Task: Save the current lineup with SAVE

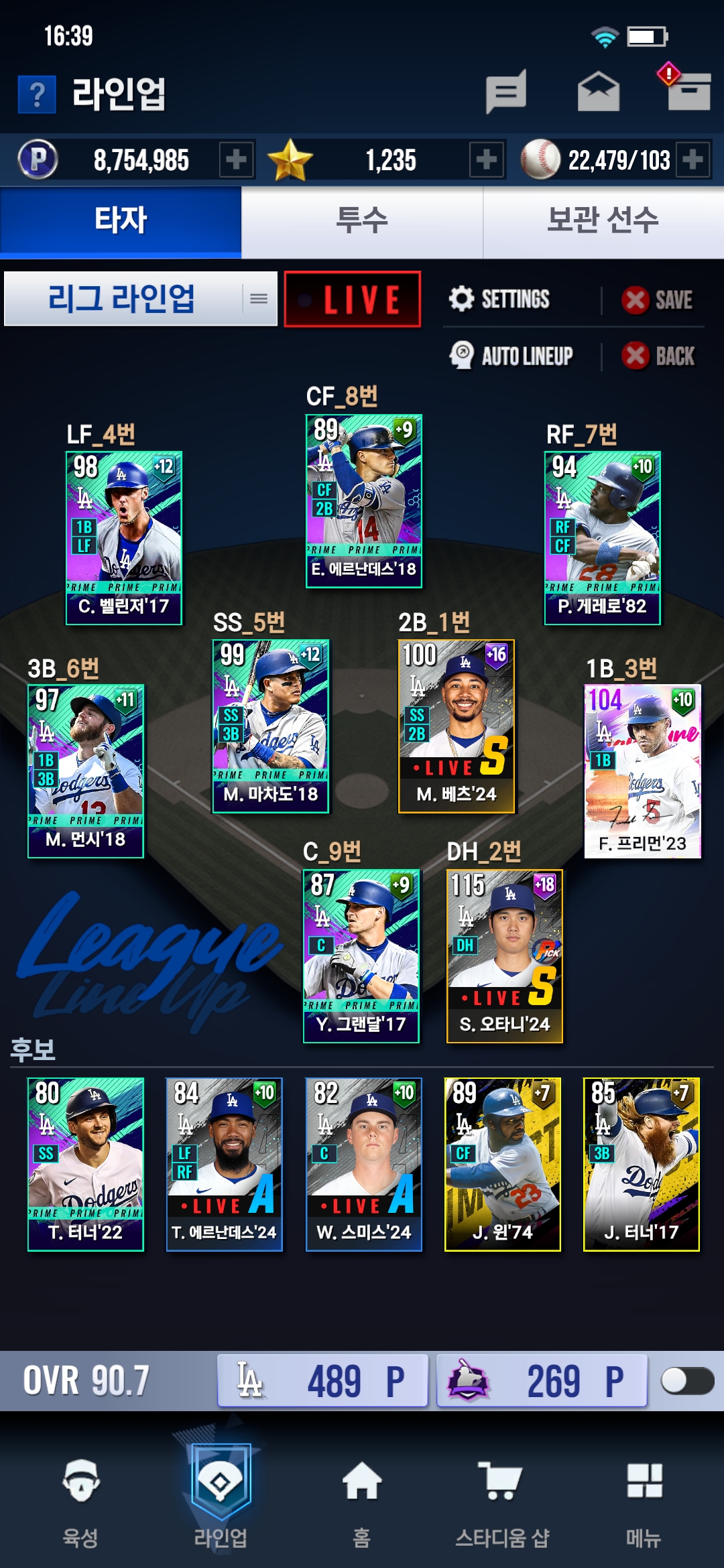Action: pyautogui.click(x=658, y=300)
